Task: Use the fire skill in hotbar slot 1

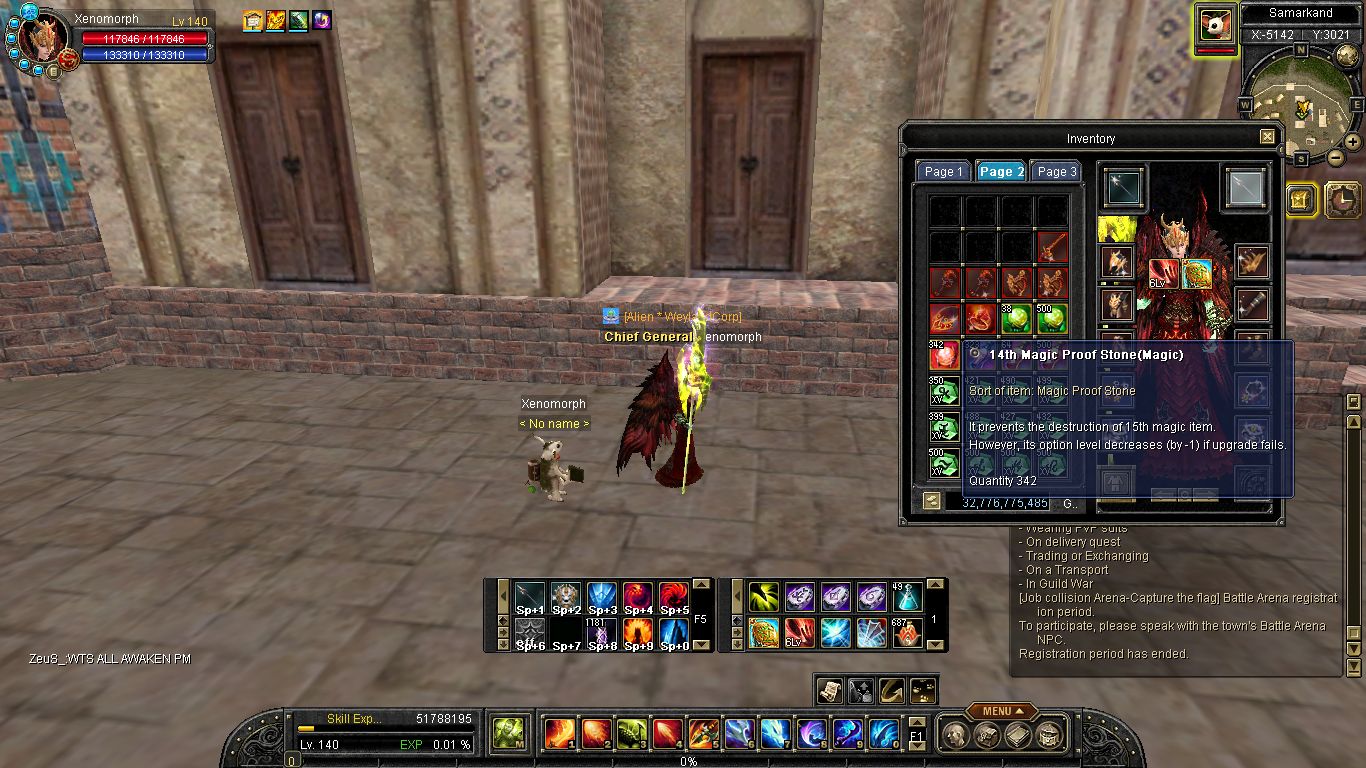Action: 558,734
